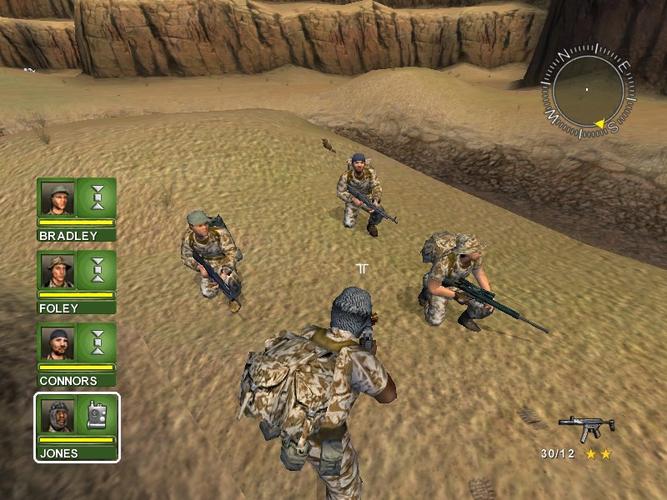Click Connors' squad order icon
The width and height of the screenshot is (667, 500).
click(97, 342)
